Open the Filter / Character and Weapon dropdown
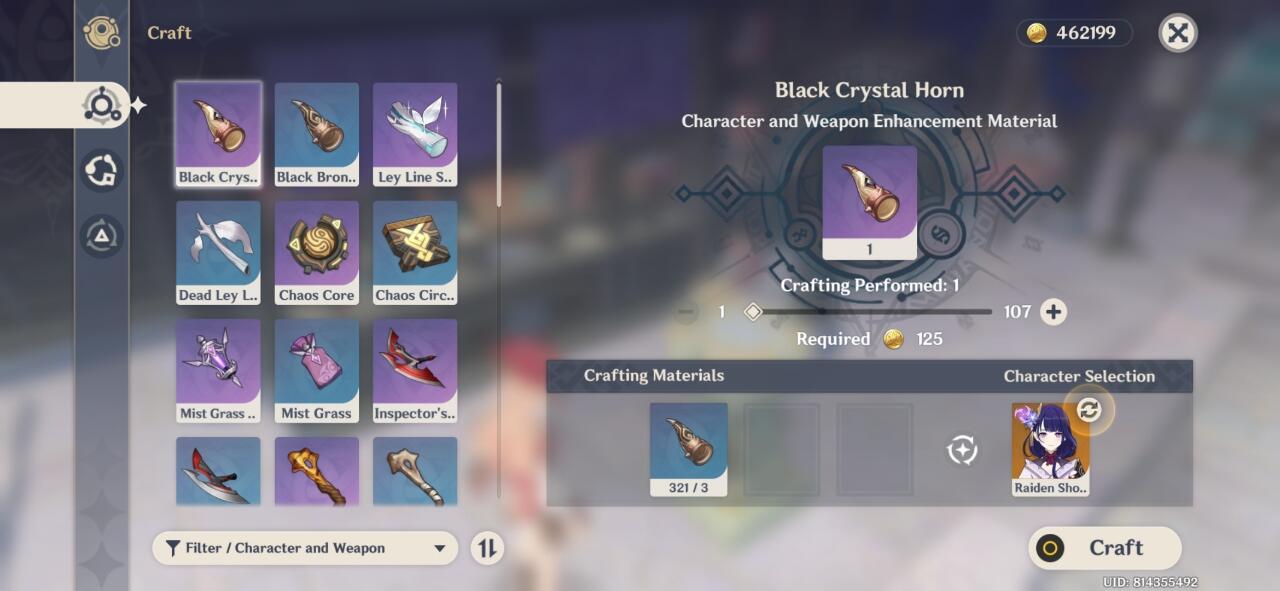Screen dimensions: 1280x591 (x=305, y=548)
